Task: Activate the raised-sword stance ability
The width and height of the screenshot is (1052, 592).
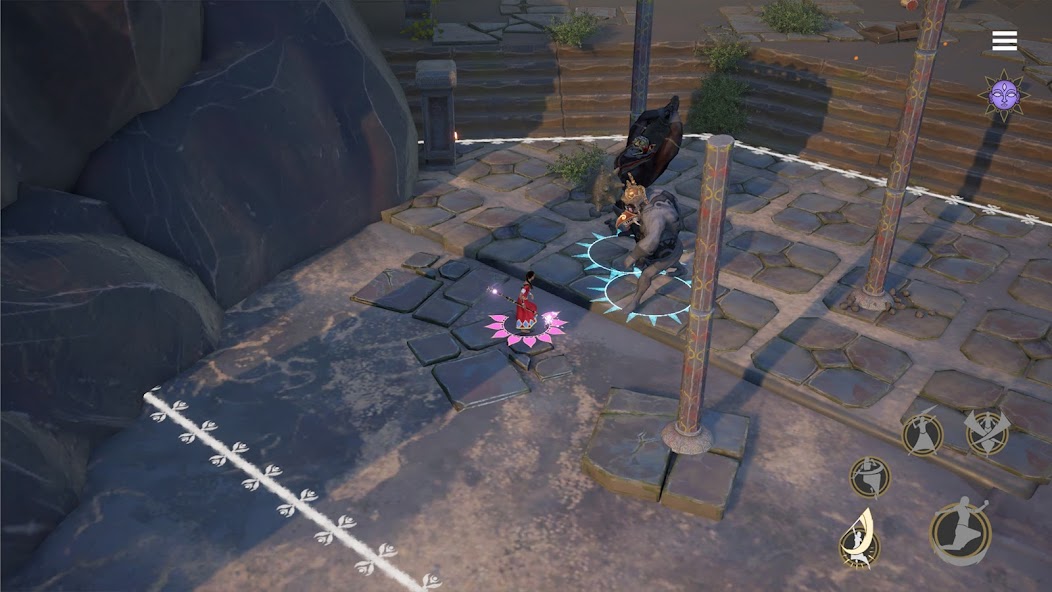Action: [922, 433]
